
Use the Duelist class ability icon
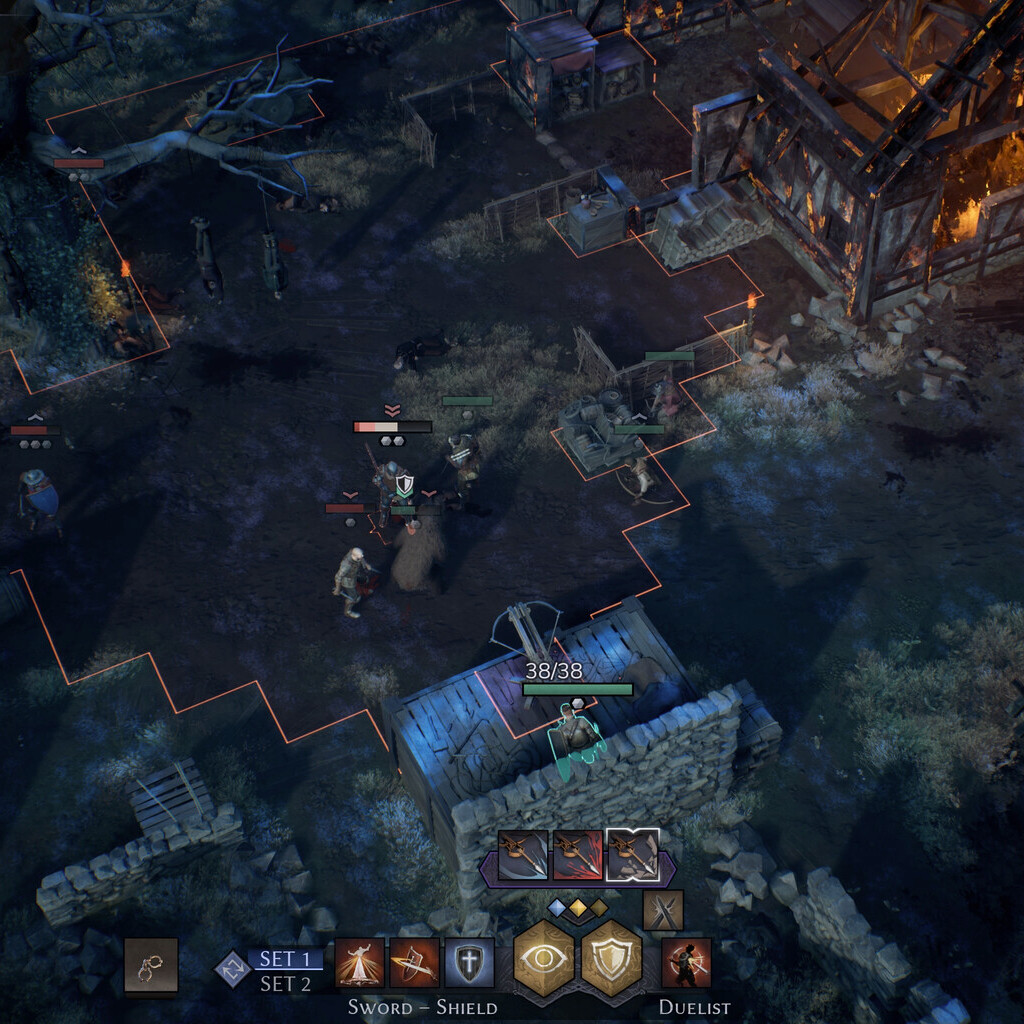tap(686, 963)
